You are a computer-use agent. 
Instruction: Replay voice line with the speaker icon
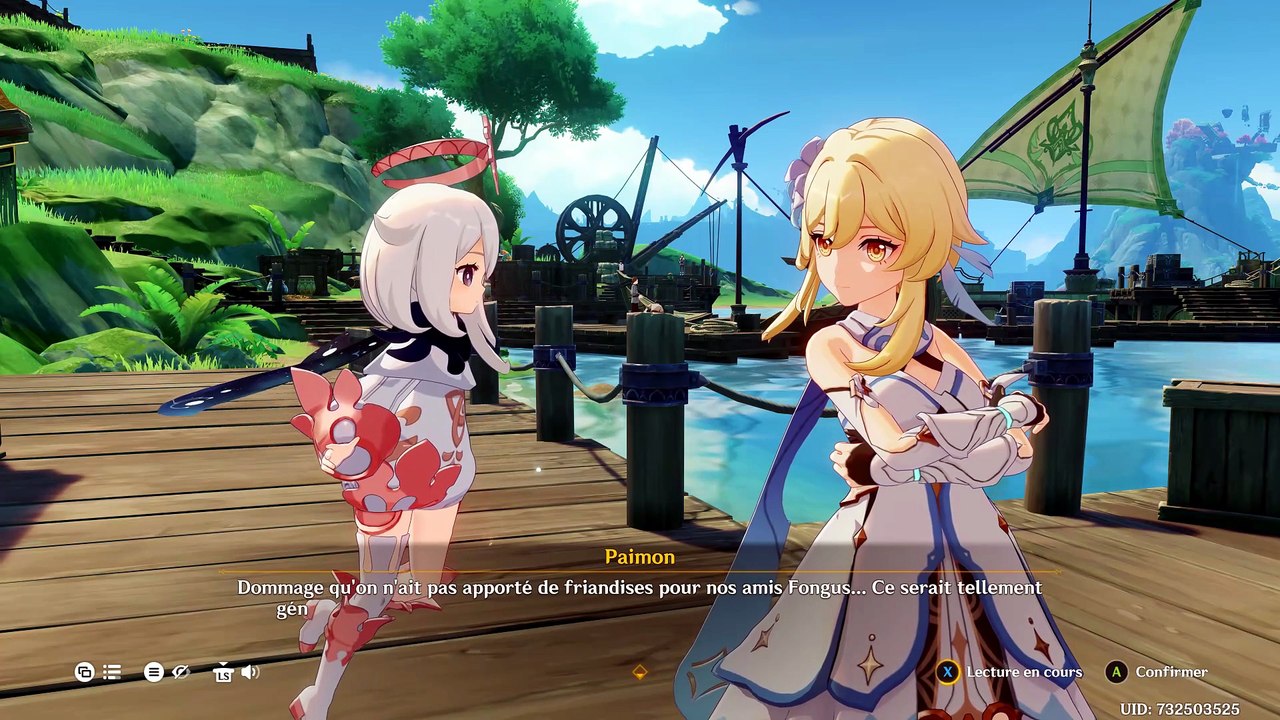(x=250, y=672)
